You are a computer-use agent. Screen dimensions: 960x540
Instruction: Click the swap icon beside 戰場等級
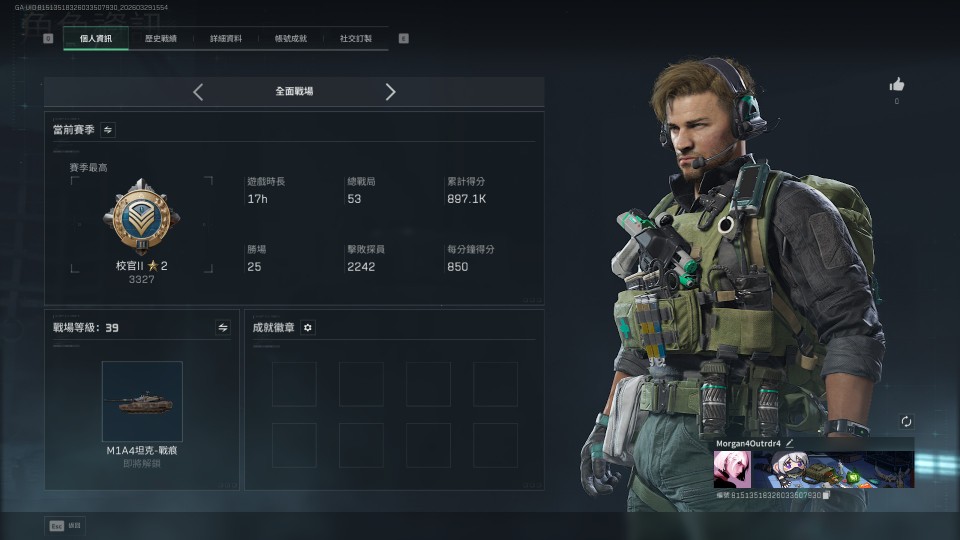coord(223,327)
